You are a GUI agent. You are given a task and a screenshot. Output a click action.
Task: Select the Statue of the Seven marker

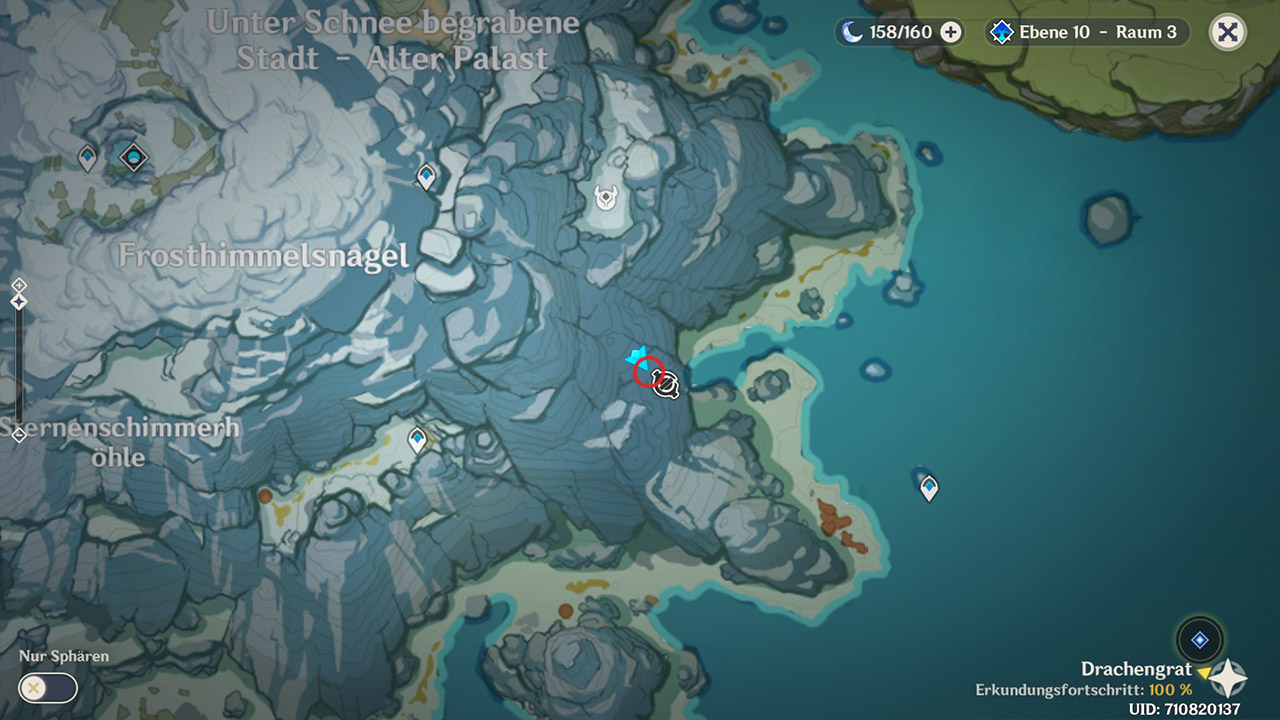pyautogui.click(x=133, y=157)
